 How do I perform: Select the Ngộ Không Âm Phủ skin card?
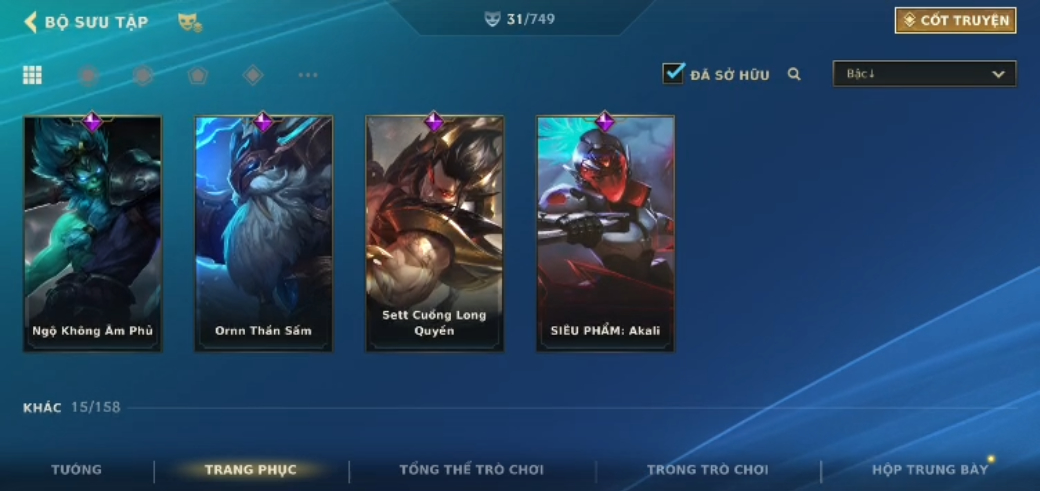pos(93,234)
